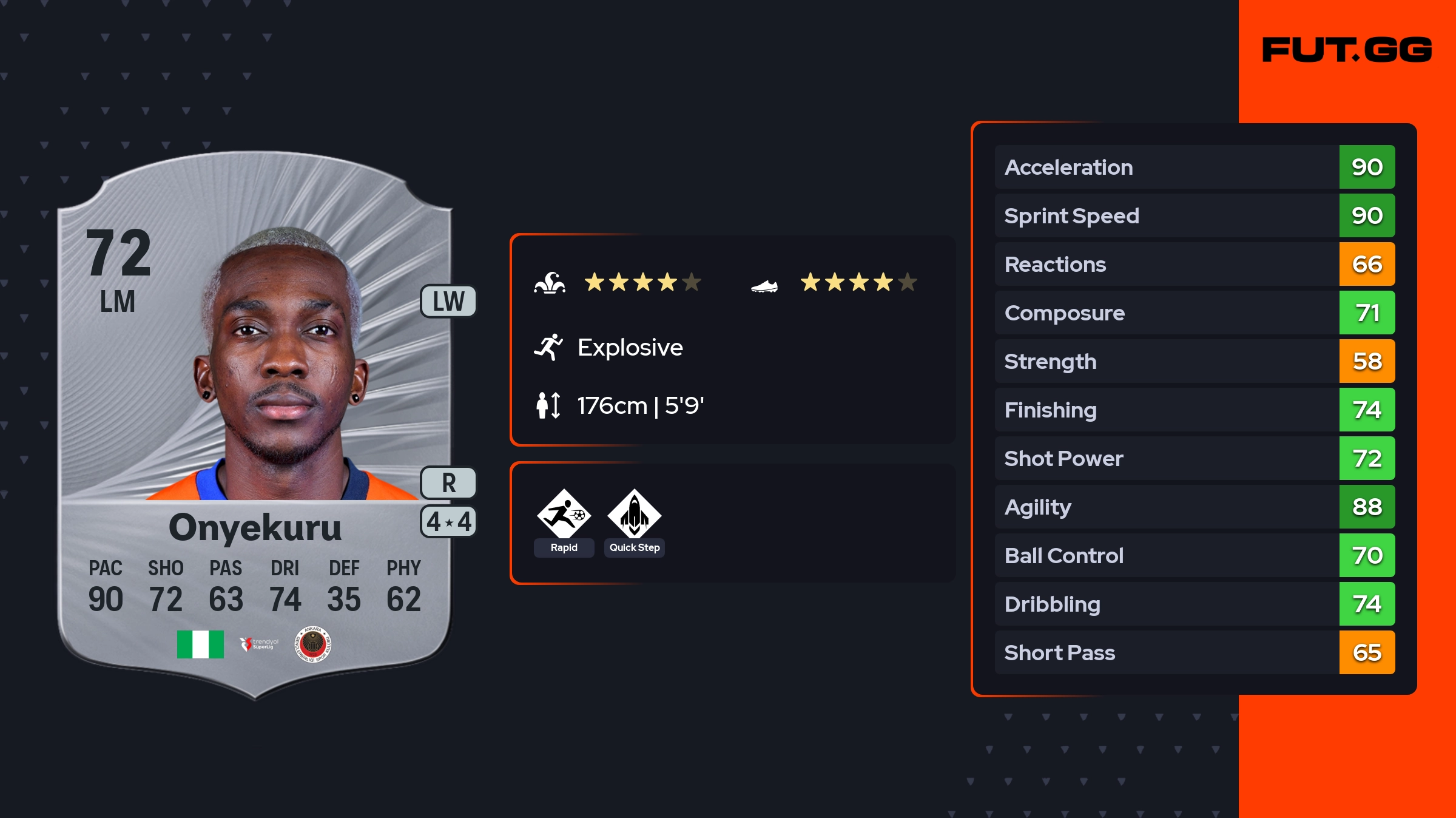The width and height of the screenshot is (1456, 818).
Task: Select the Dribbling stat row
Action: pos(1194,604)
